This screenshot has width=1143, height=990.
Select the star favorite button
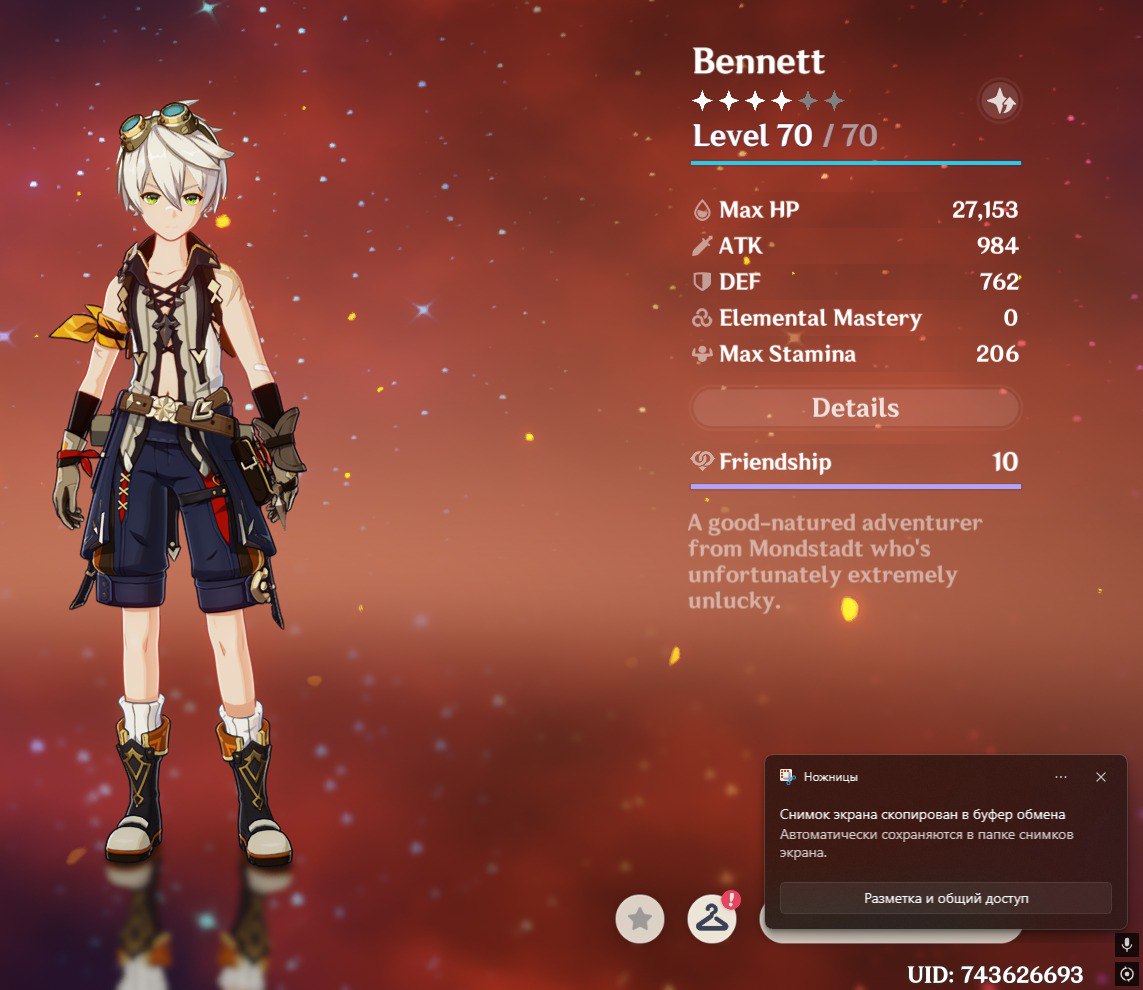pos(640,919)
